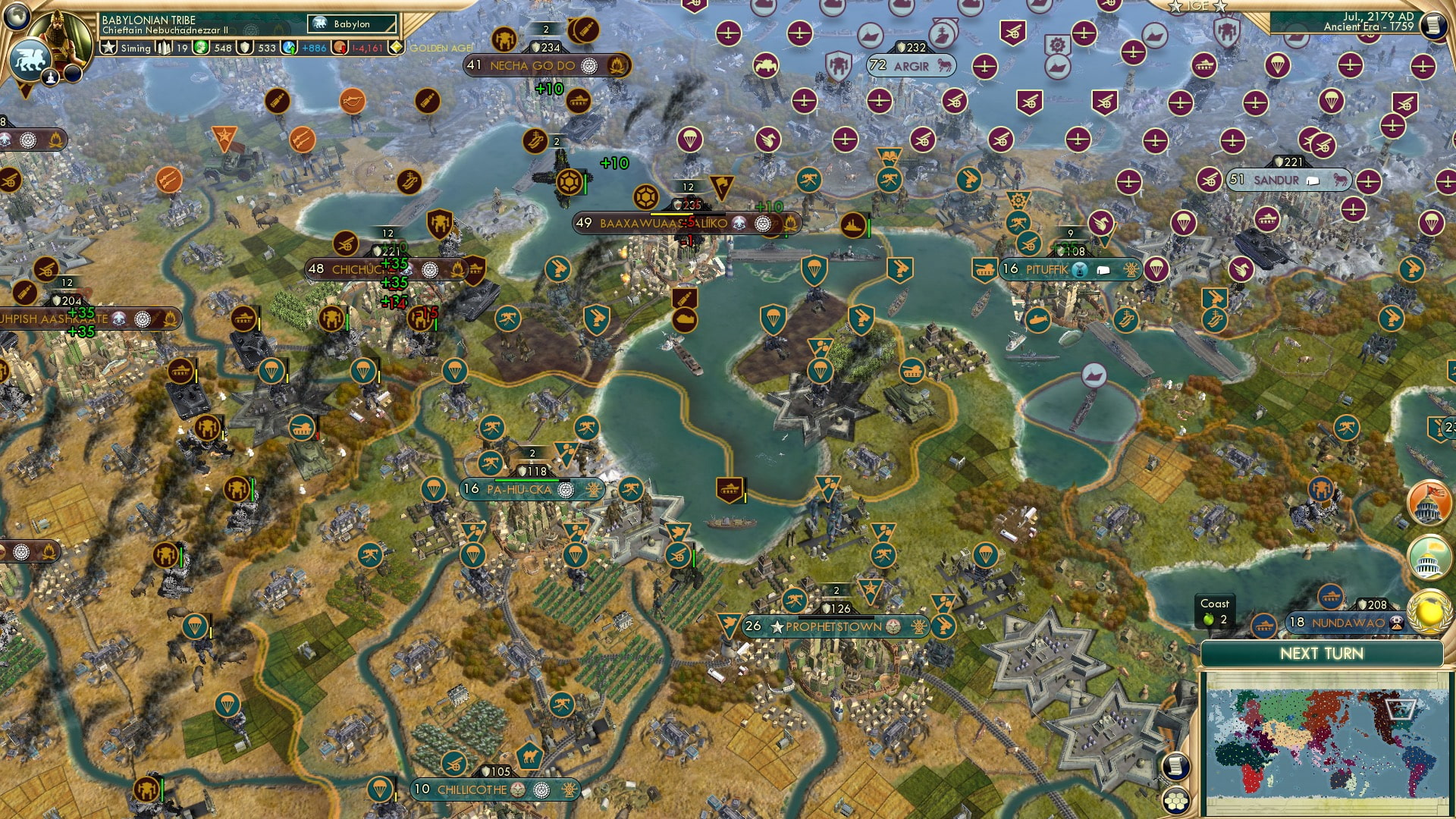The width and height of the screenshot is (1456, 819).
Task: Click the Golden Age diamond icon in status bar
Action: point(395,47)
